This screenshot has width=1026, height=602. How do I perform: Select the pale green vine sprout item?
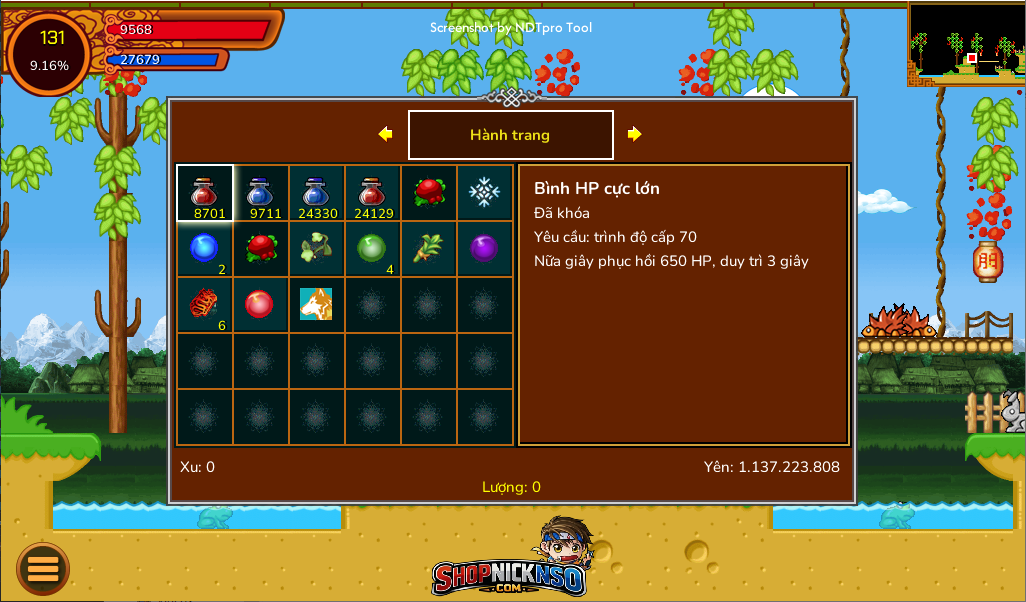tap(317, 248)
